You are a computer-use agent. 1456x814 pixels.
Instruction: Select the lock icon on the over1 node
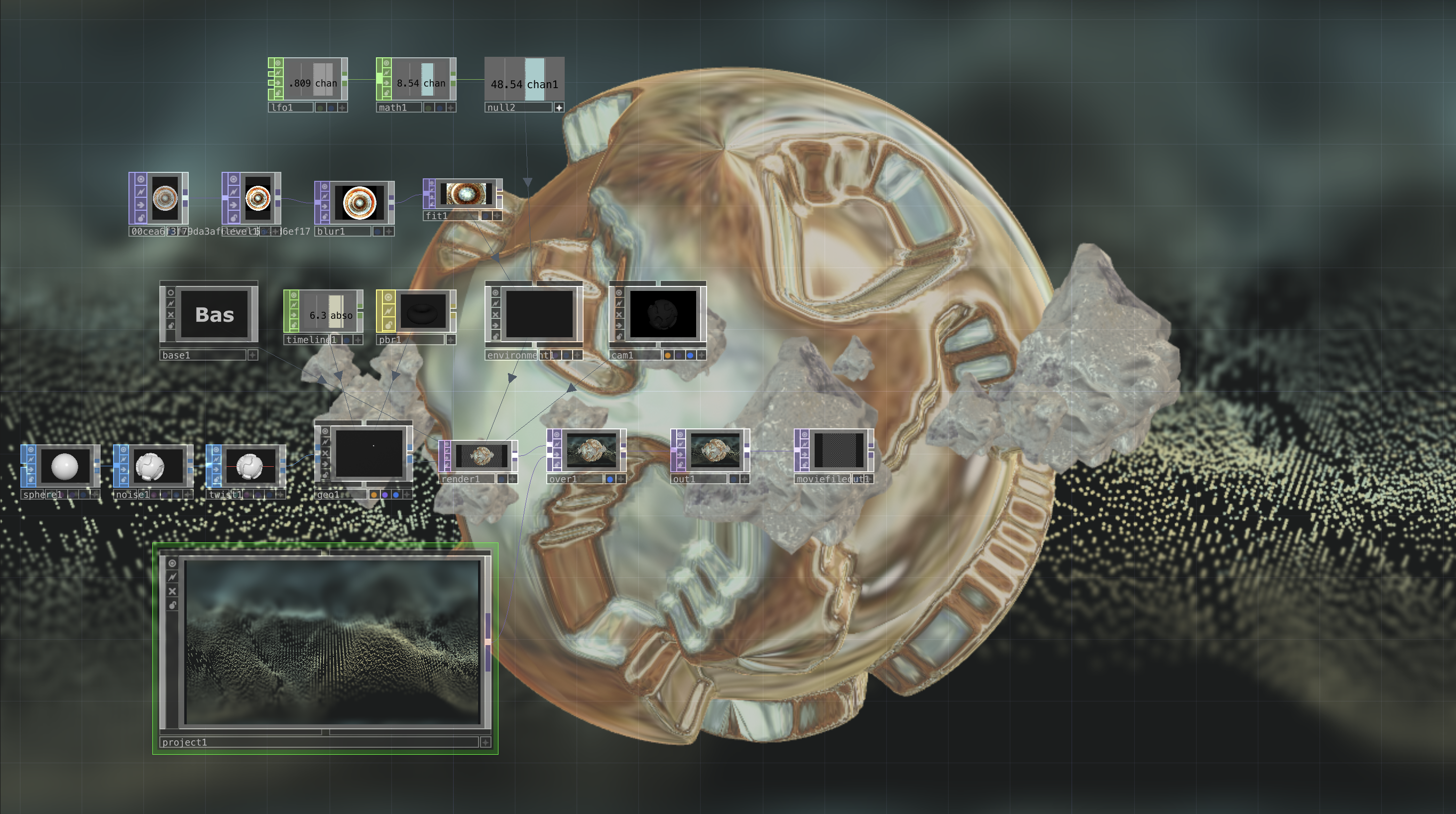[557, 465]
